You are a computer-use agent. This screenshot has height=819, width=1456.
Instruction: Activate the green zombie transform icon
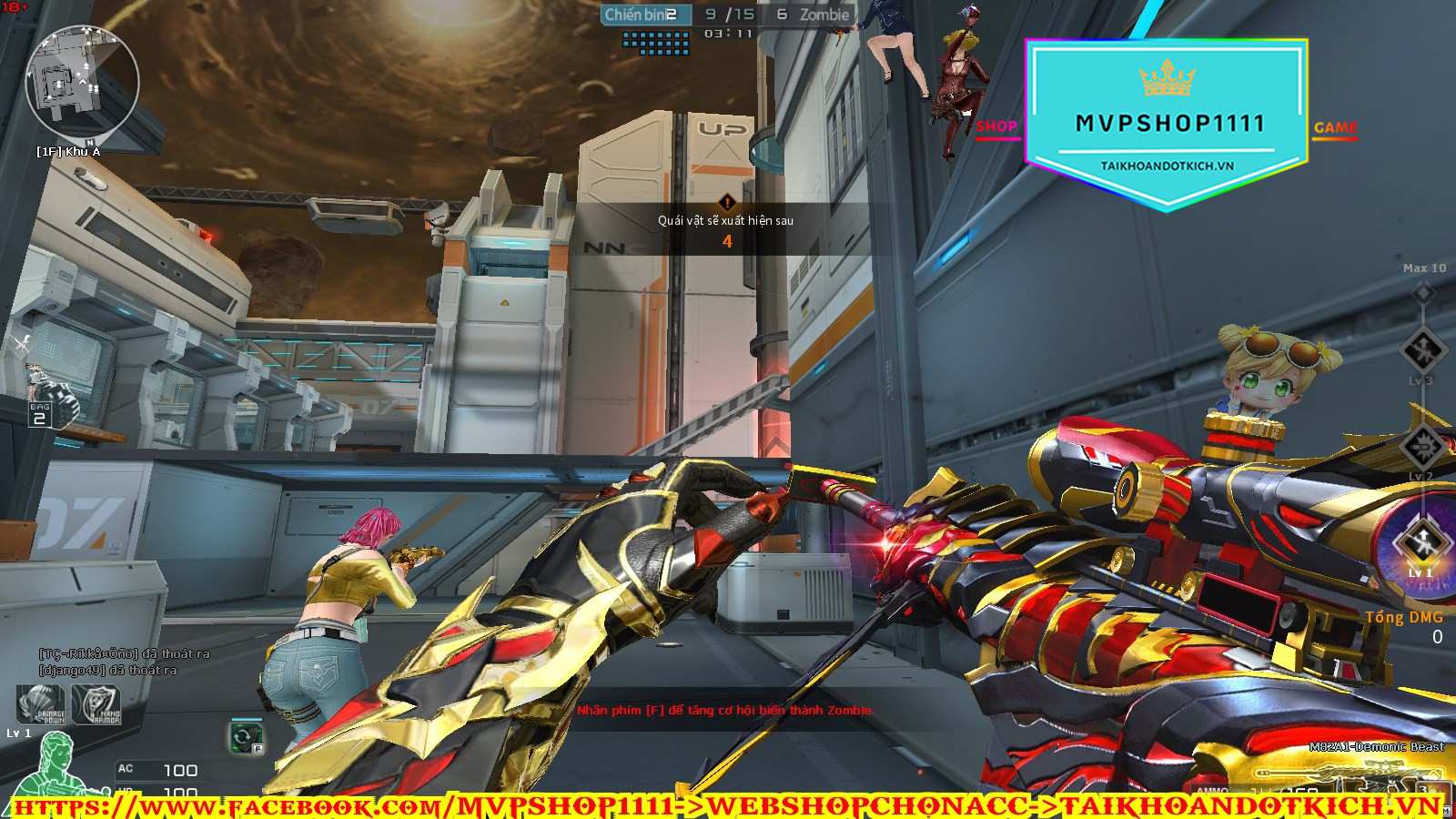[x=246, y=735]
